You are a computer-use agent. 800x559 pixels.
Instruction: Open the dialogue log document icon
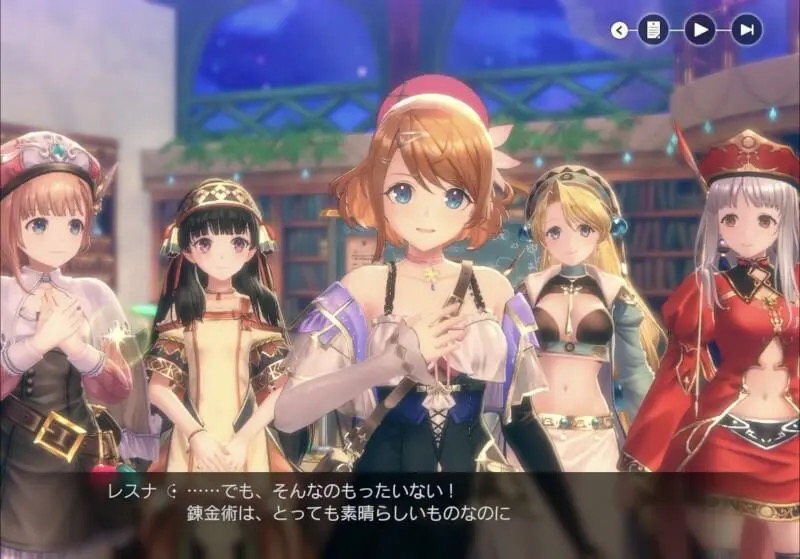pyautogui.click(x=652, y=30)
